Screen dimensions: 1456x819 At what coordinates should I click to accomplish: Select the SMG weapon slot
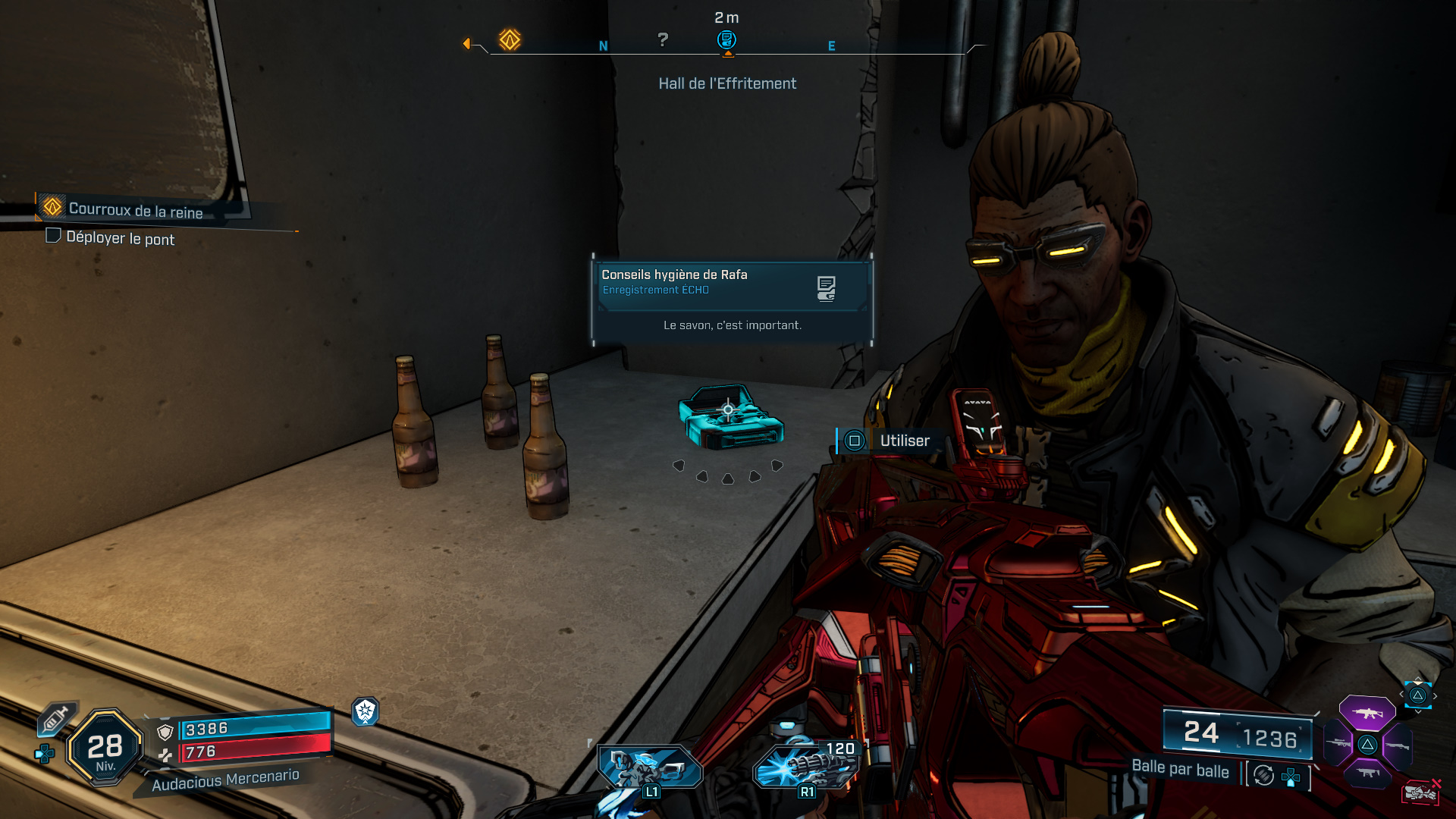click(1367, 773)
